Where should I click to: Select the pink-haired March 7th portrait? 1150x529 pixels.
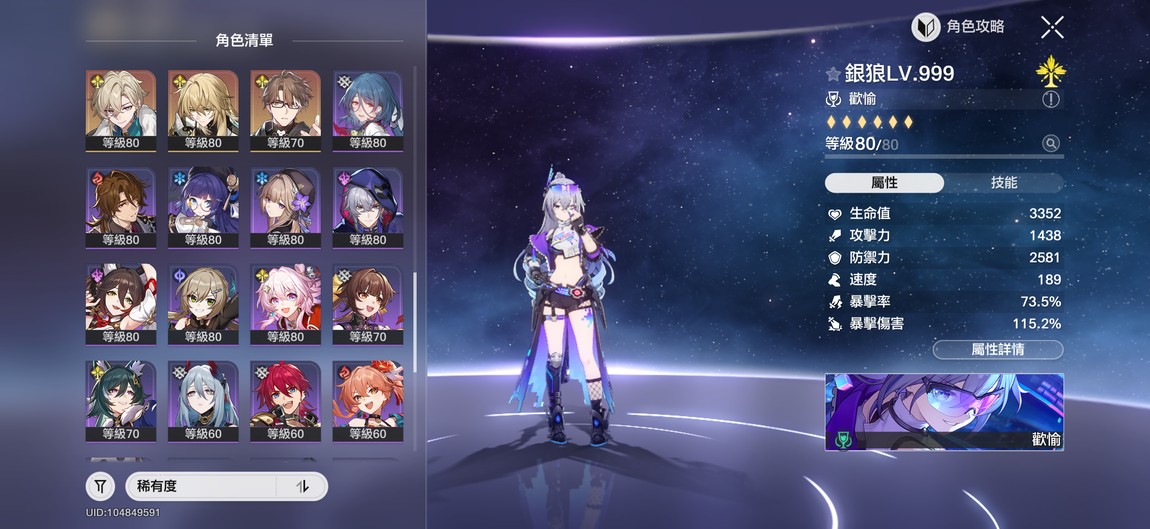point(285,303)
